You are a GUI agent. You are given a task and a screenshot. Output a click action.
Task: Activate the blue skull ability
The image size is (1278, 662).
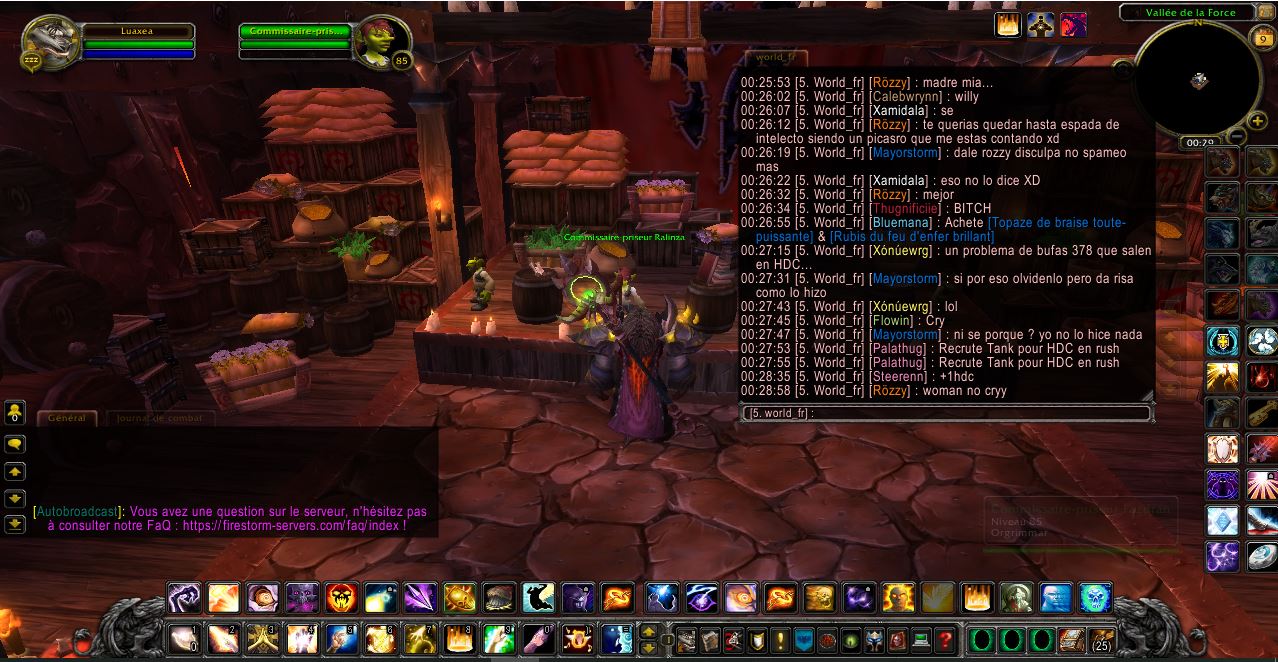pos(1095,598)
